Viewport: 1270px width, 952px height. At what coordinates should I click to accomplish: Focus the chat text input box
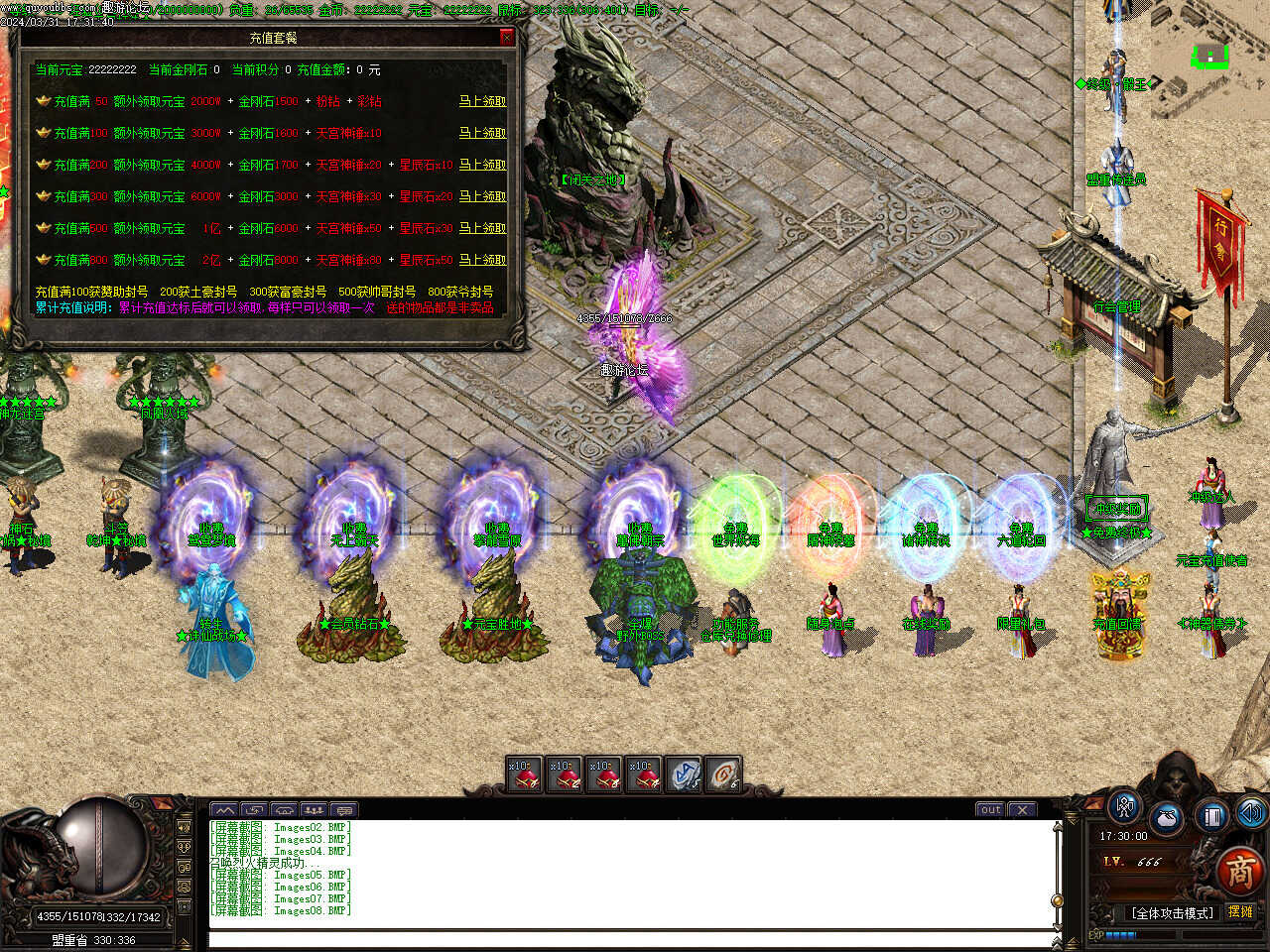point(630,938)
